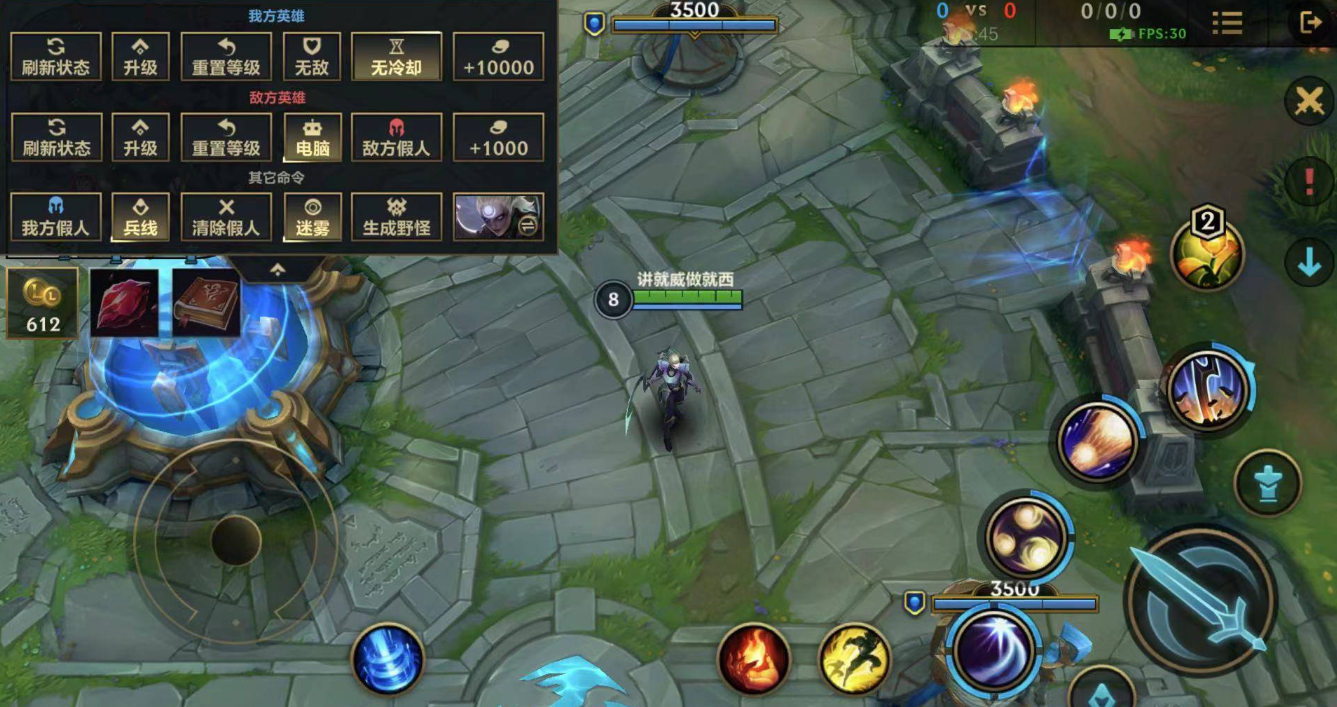The height and width of the screenshot is (707, 1337).
Task: Toggle the 无敌 invincibility button
Action: (313, 57)
